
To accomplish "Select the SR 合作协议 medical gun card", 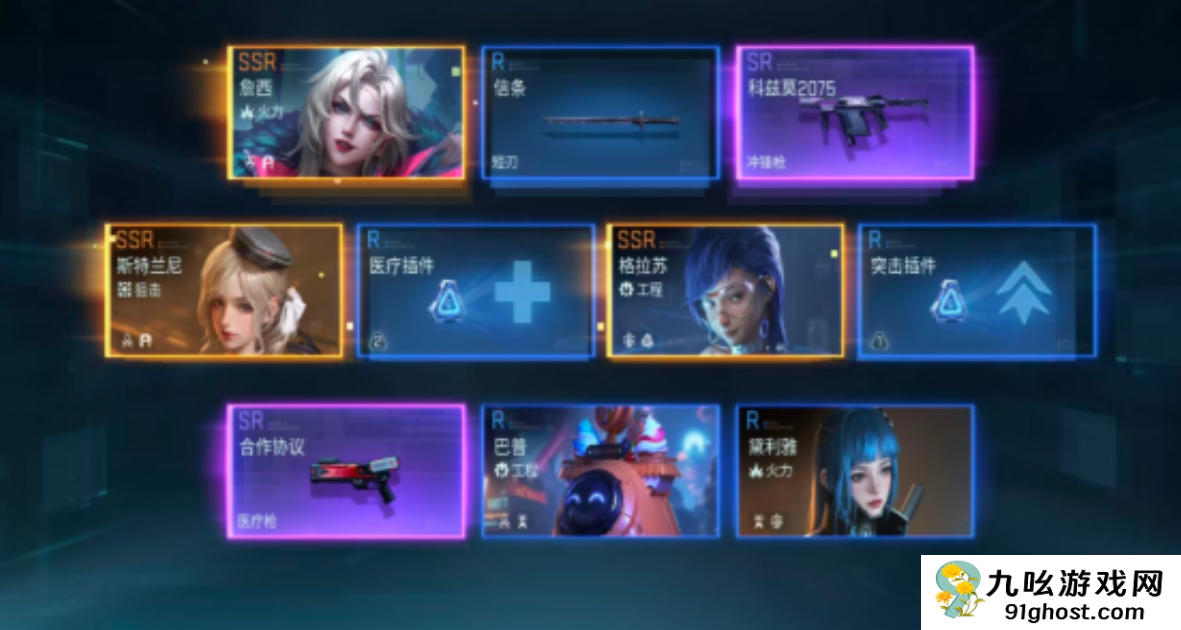I will (346, 471).
